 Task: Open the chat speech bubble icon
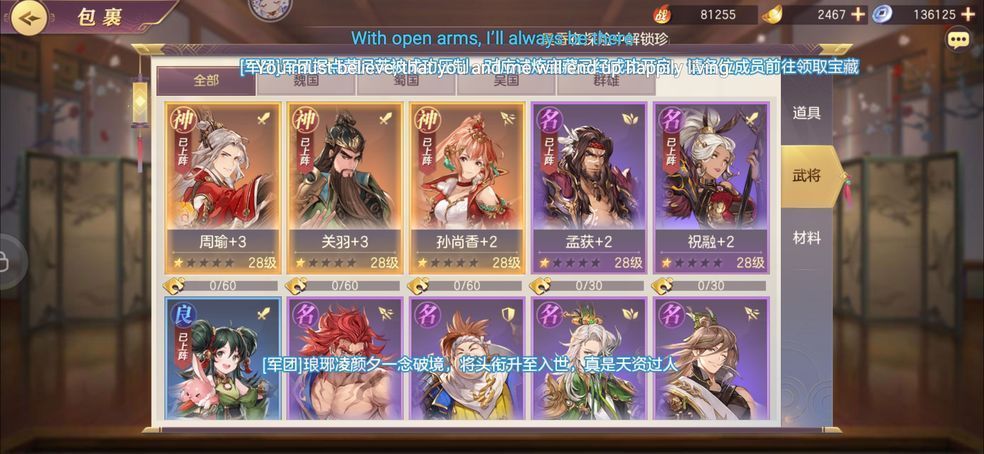click(x=958, y=40)
